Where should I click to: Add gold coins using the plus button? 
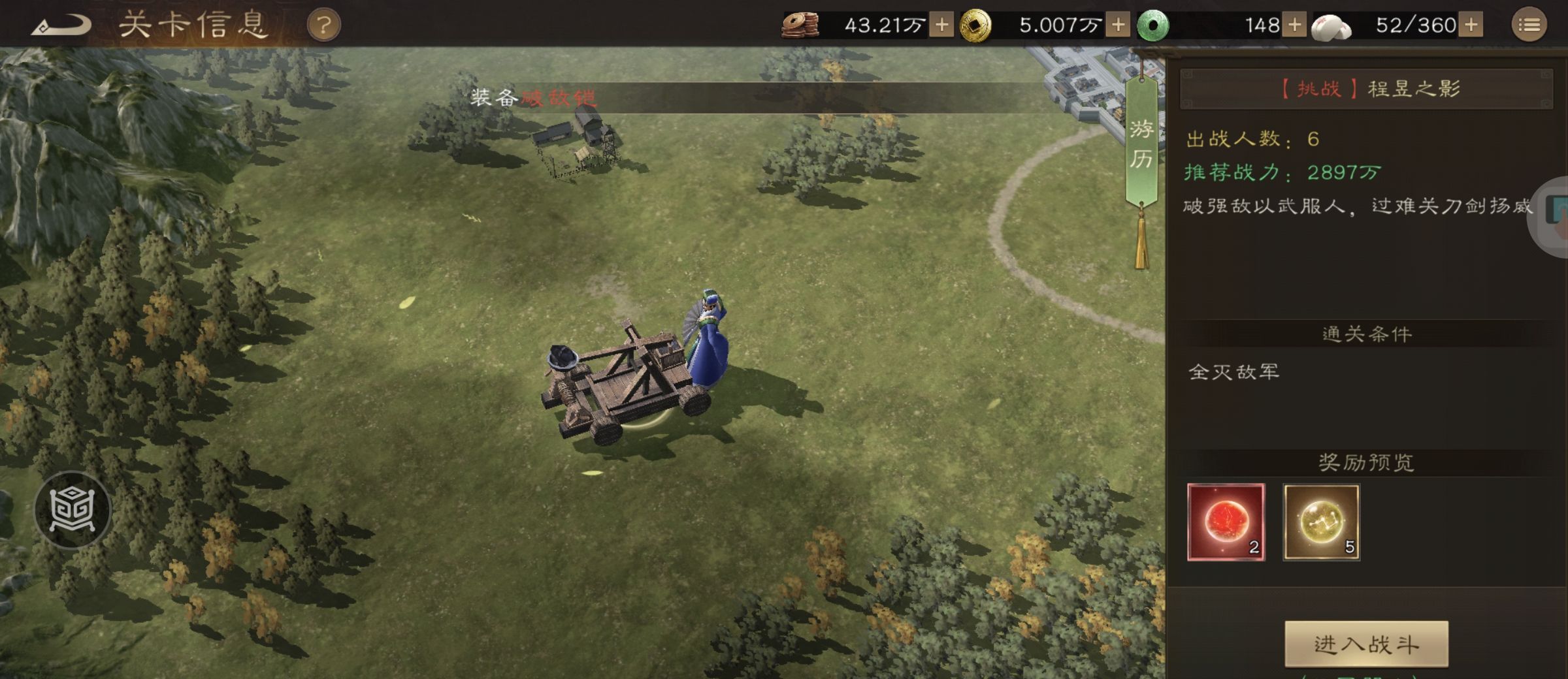coord(1118,25)
